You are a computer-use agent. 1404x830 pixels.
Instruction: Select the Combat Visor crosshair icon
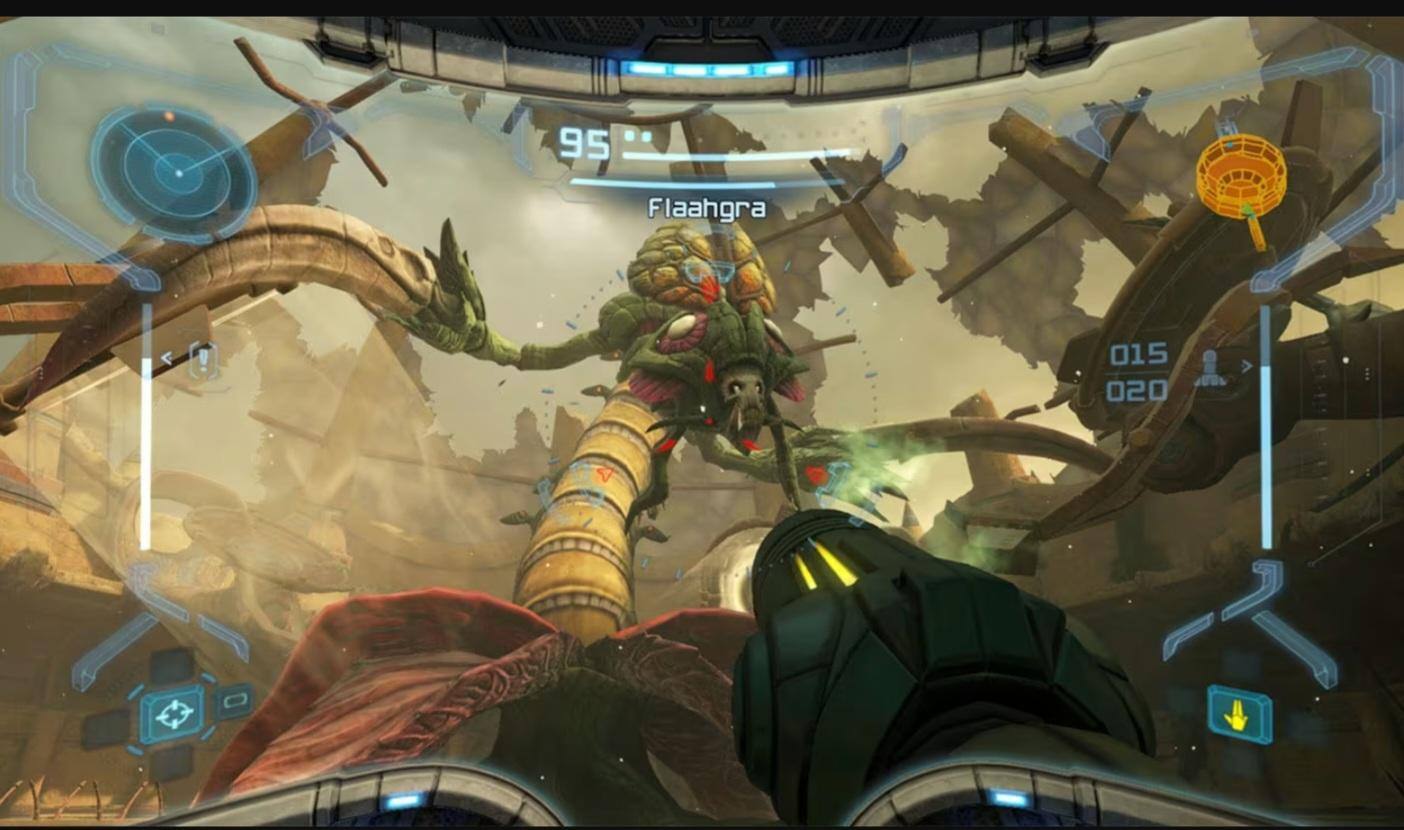[x=173, y=714]
